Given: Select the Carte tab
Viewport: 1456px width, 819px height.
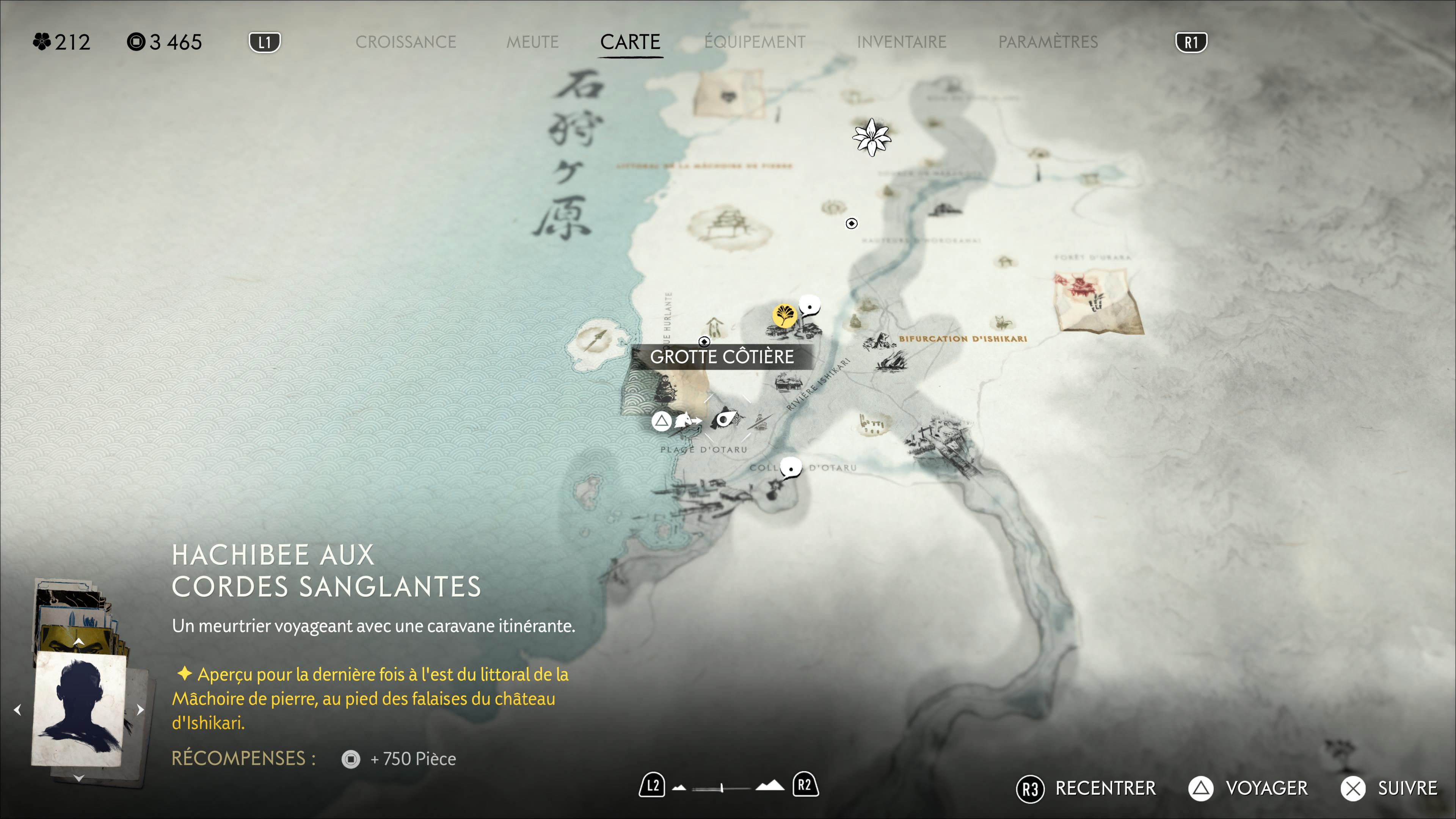Looking at the screenshot, I should [630, 42].
